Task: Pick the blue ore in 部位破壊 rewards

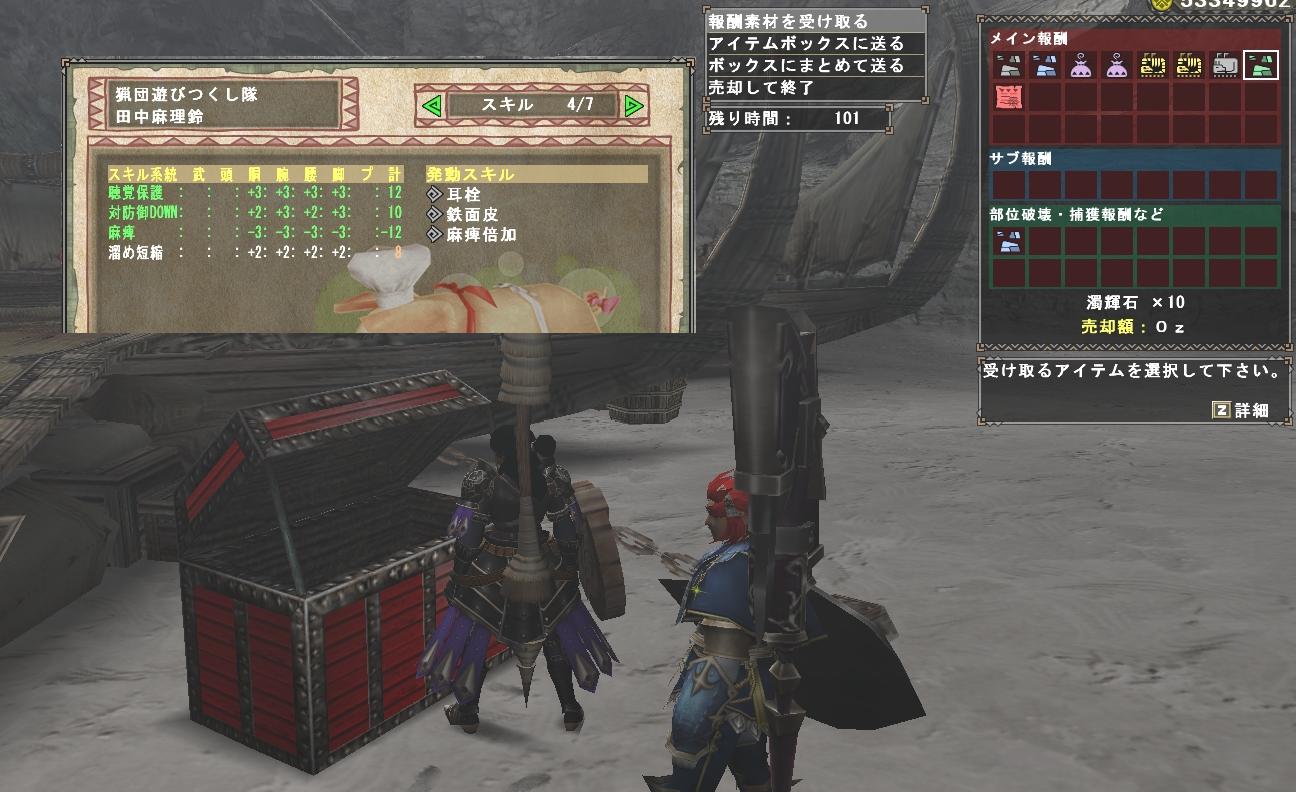Action: point(1009,241)
